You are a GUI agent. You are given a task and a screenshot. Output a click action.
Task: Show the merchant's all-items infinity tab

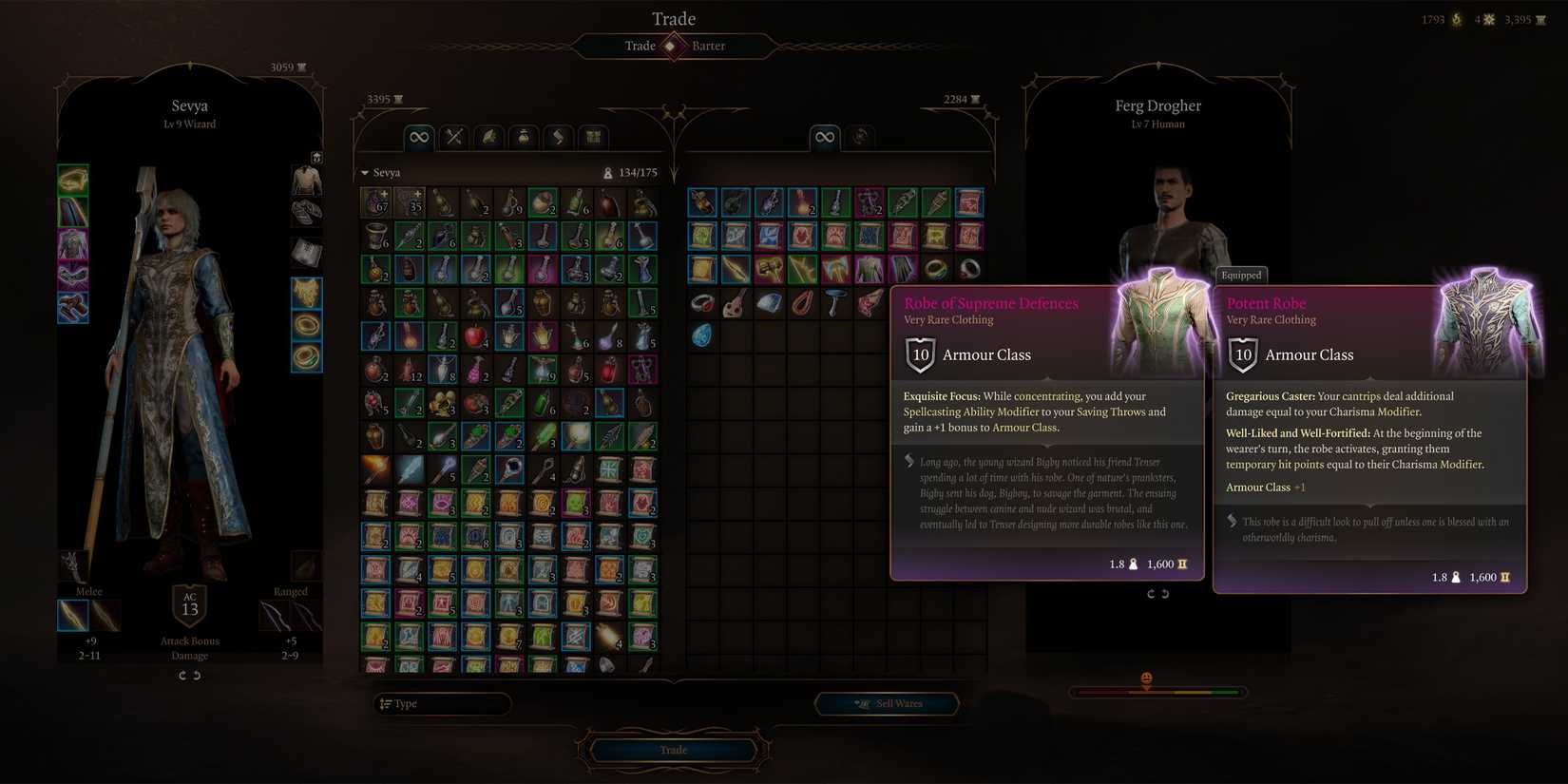(x=825, y=138)
